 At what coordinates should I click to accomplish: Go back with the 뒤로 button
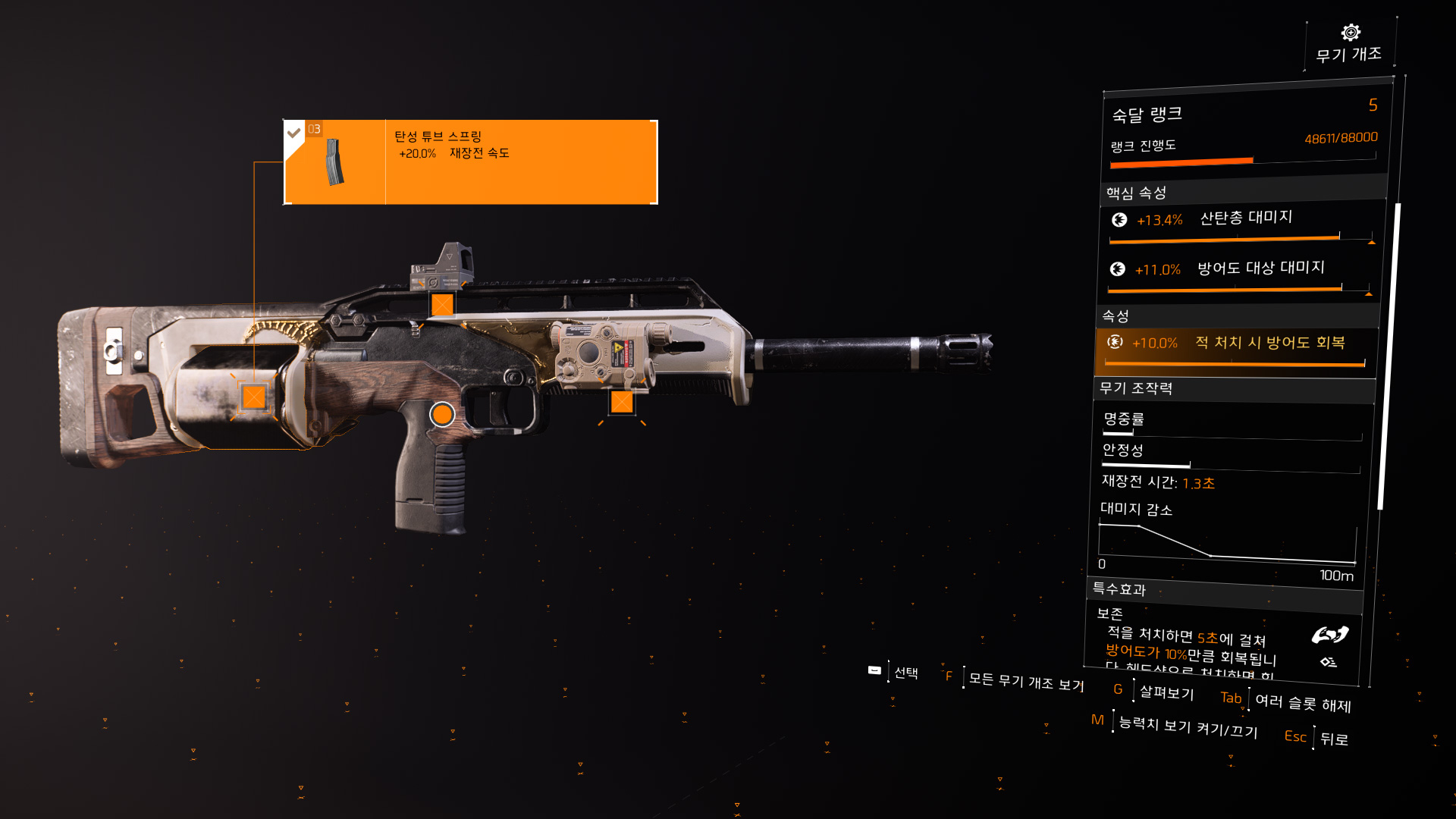click(1333, 739)
